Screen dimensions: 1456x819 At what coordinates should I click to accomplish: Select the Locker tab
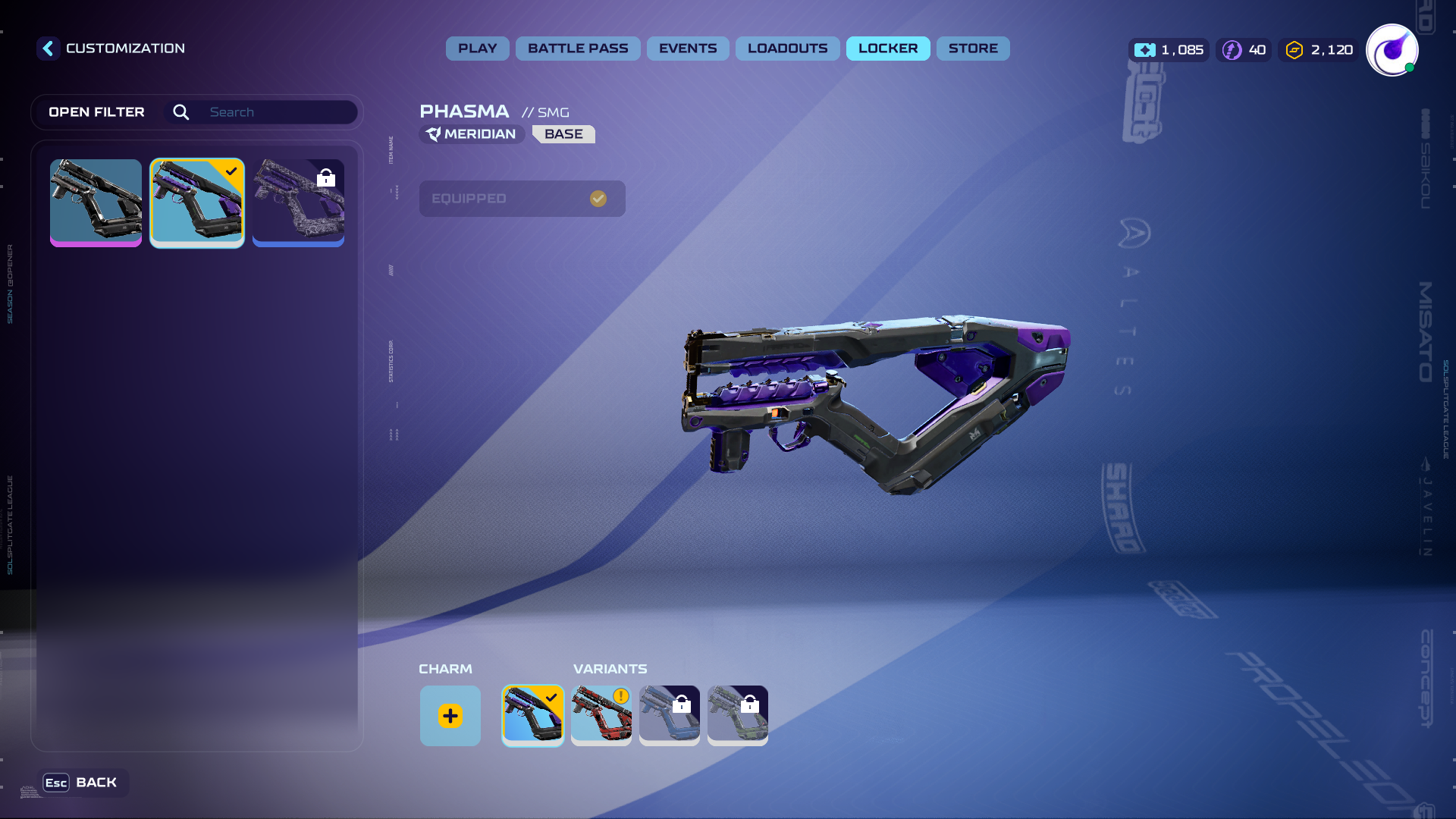(x=888, y=49)
